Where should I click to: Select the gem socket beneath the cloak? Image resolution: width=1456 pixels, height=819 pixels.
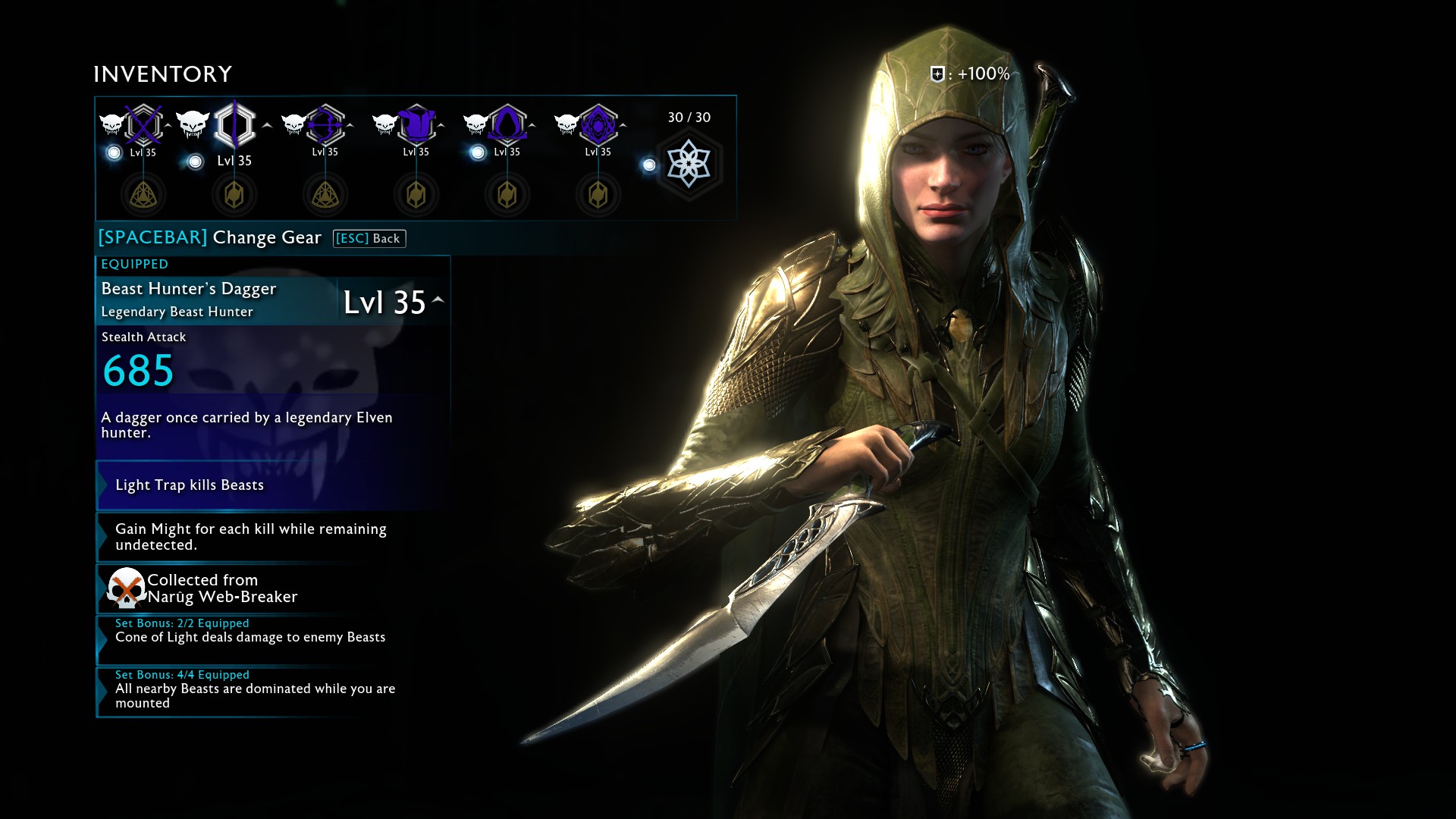pyautogui.click(x=507, y=195)
